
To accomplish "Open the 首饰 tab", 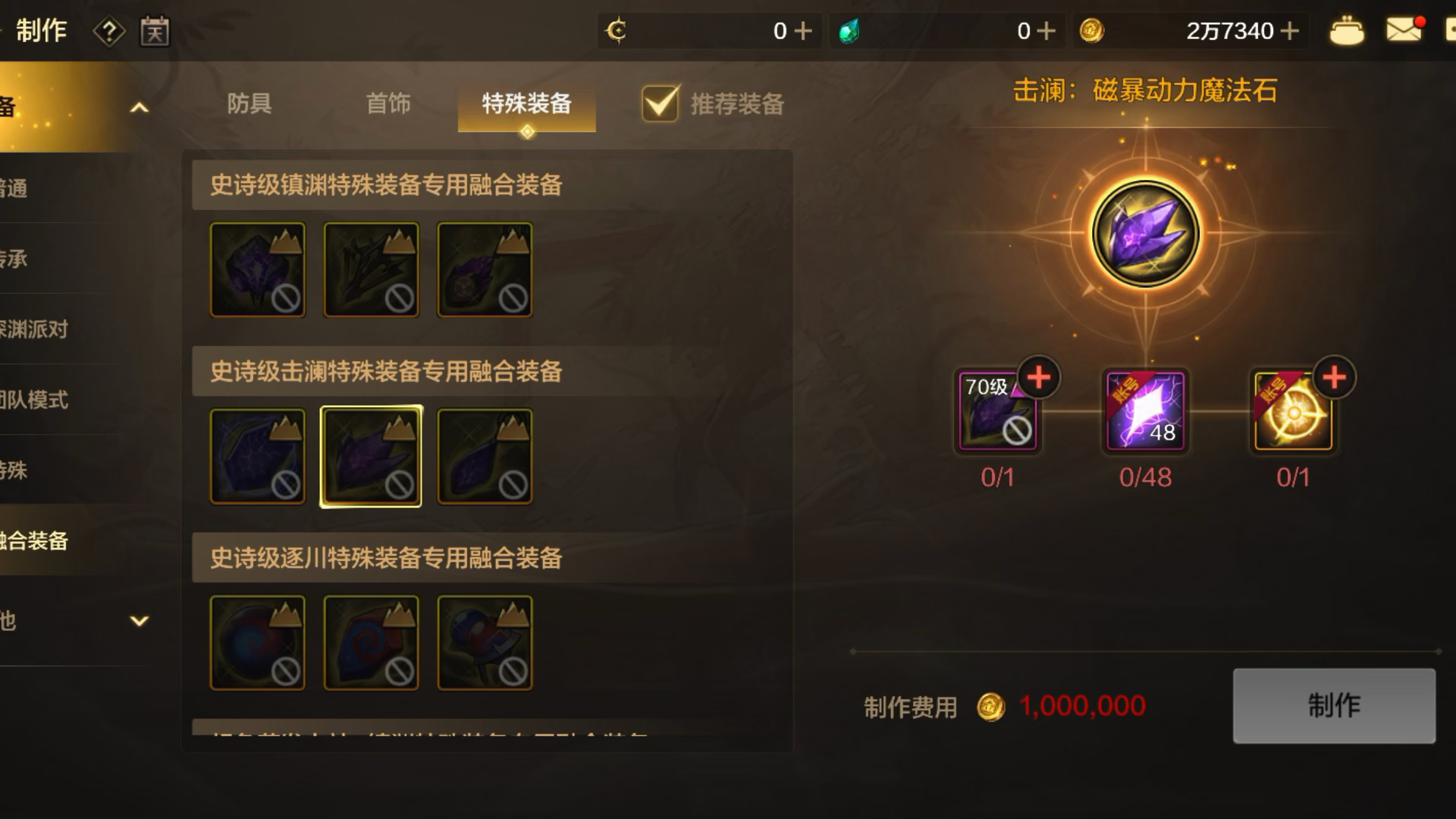I will click(x=388, y=104).
